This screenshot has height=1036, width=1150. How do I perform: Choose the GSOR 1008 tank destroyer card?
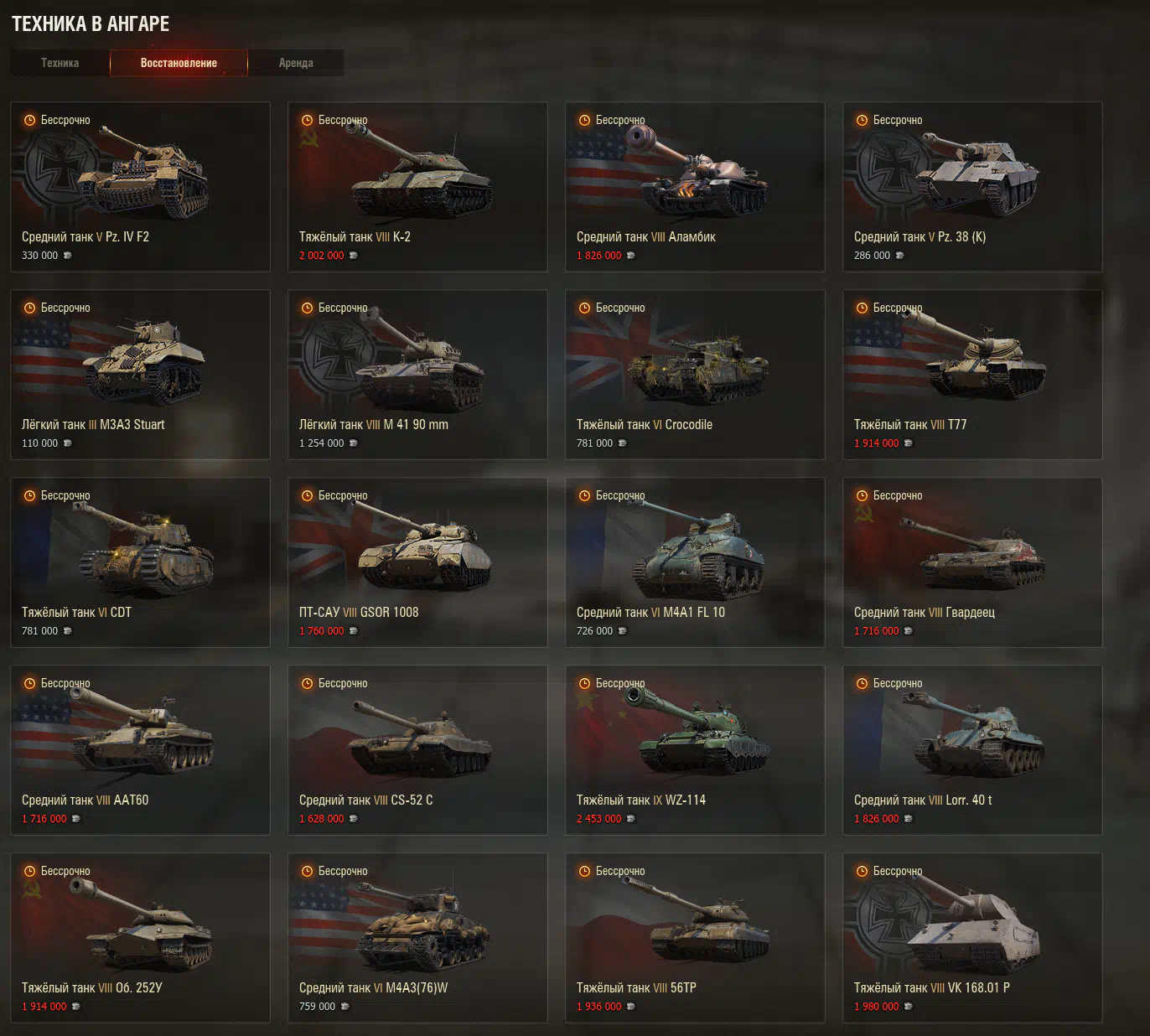pyautogui.click(x=417, y=562)
